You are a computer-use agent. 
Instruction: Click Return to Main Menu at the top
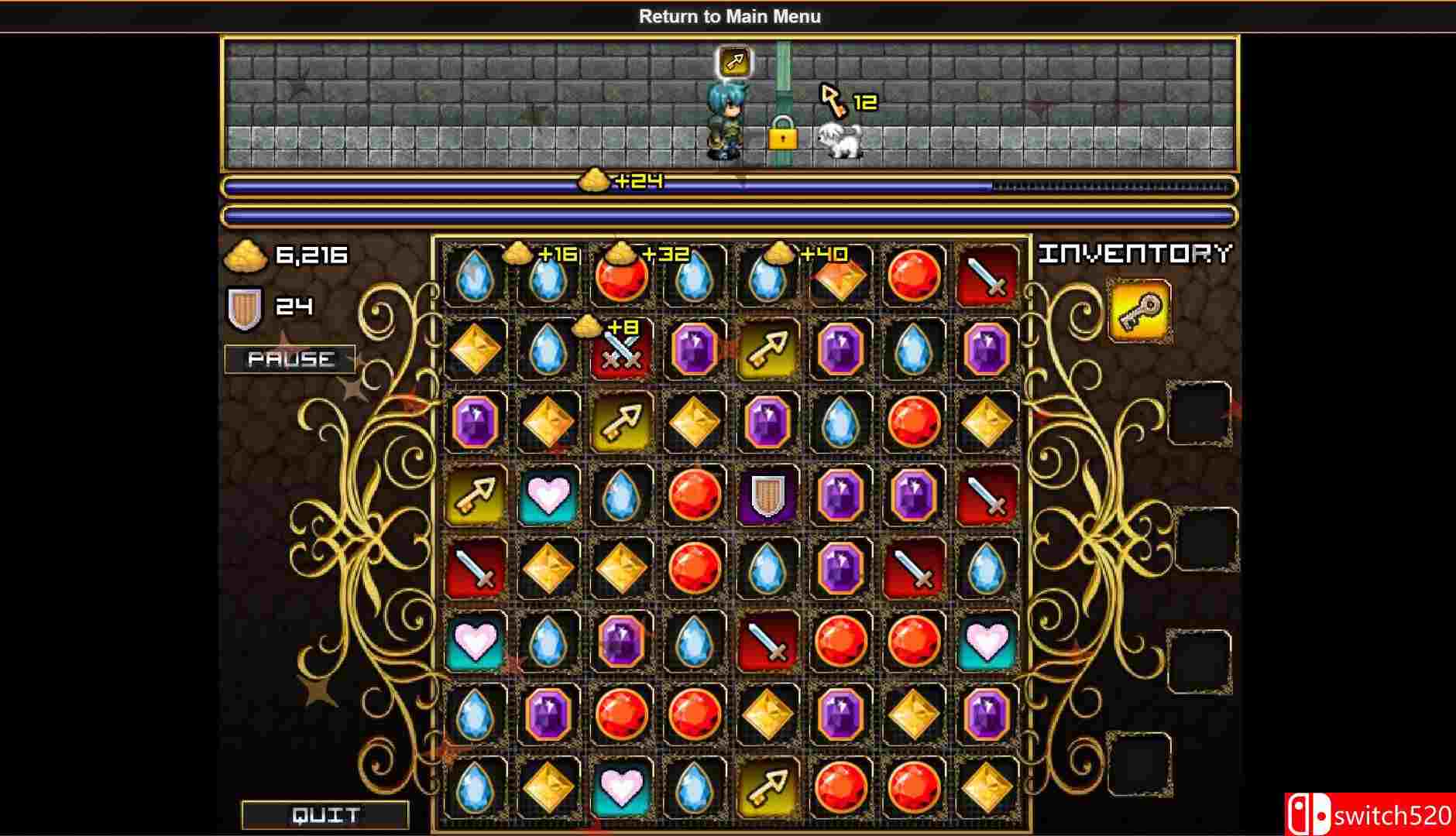pos(729,15)
